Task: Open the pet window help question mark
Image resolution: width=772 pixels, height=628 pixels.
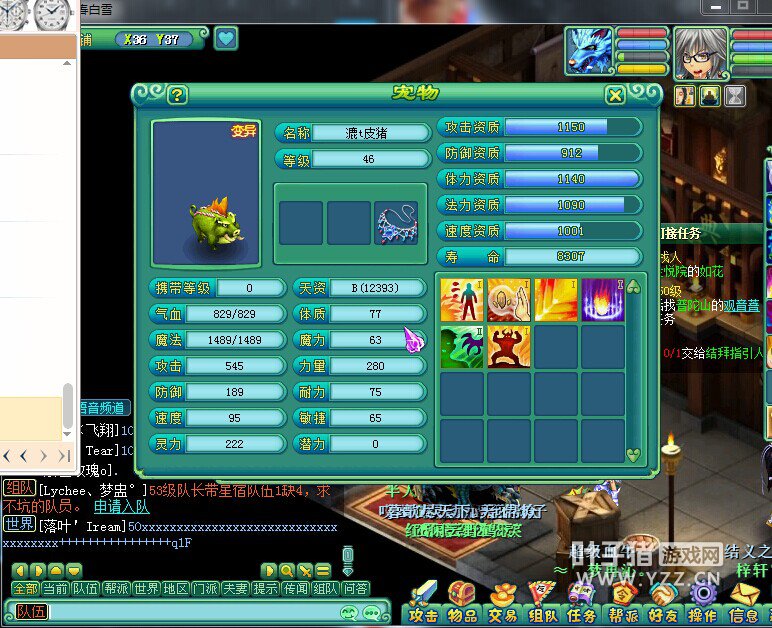Action: click(x=177, y=95)
